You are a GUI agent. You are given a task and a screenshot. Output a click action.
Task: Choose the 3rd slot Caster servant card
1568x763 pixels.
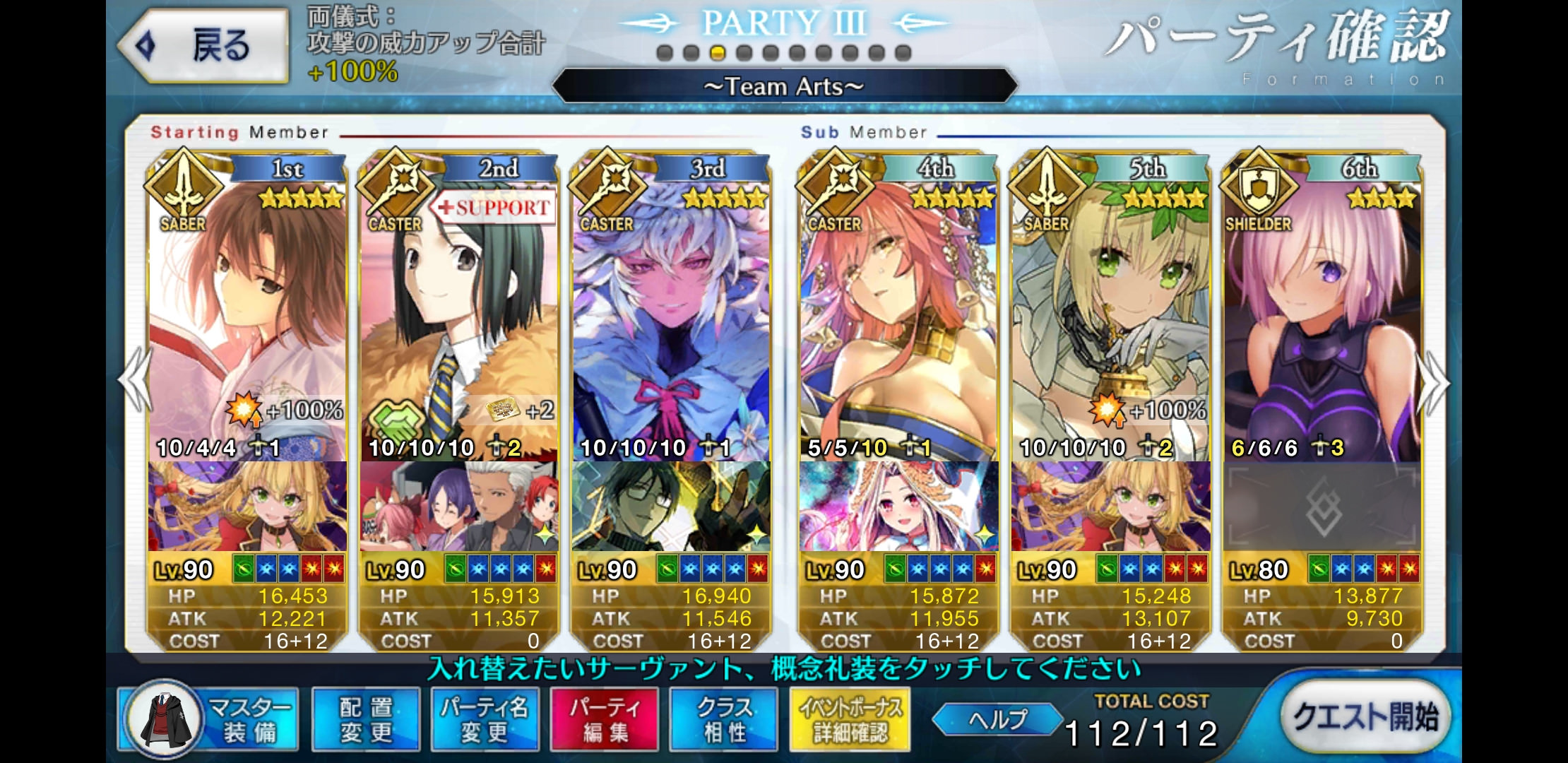coord(671,318)
